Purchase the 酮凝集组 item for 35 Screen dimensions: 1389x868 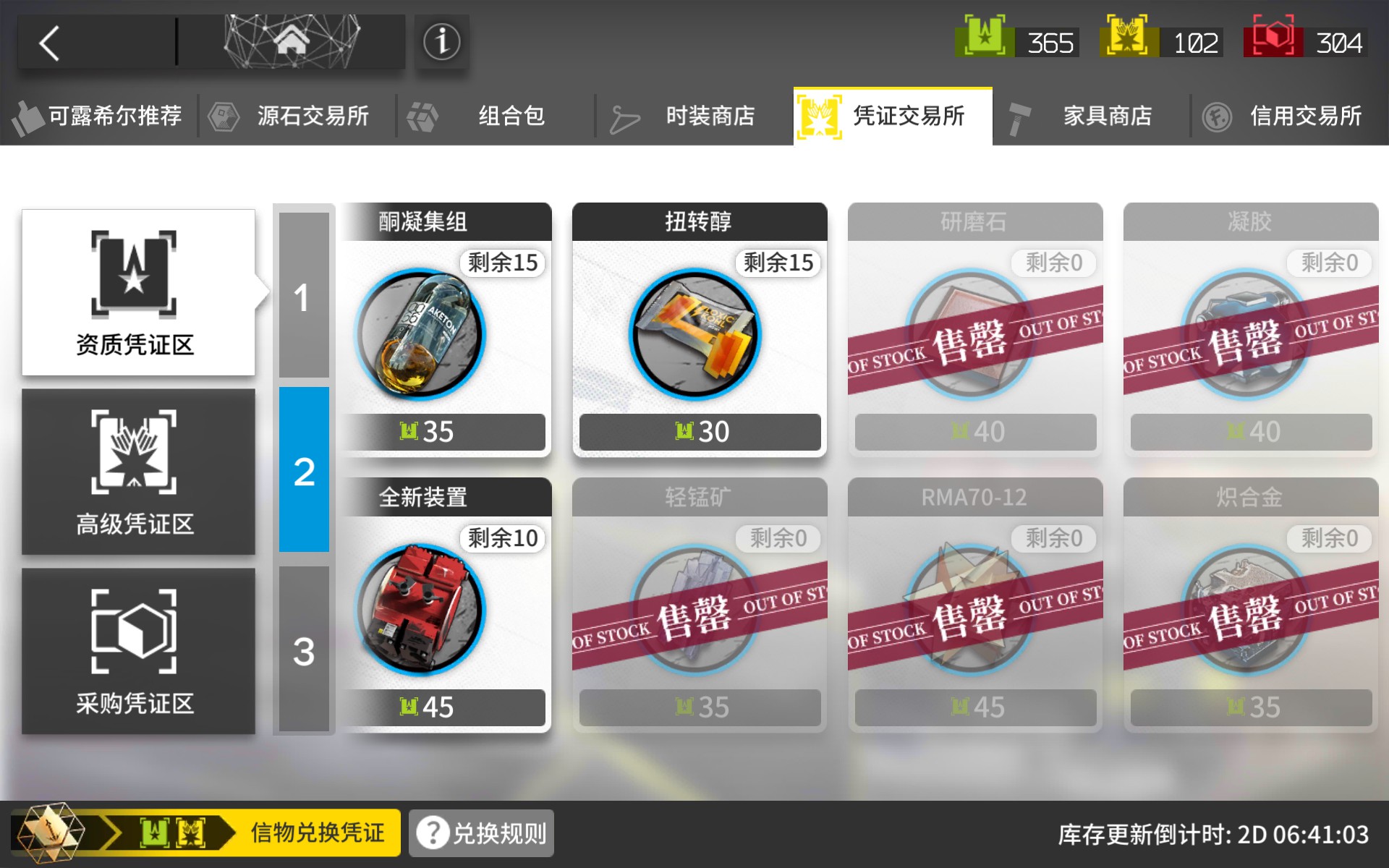(x=446, y=333)
